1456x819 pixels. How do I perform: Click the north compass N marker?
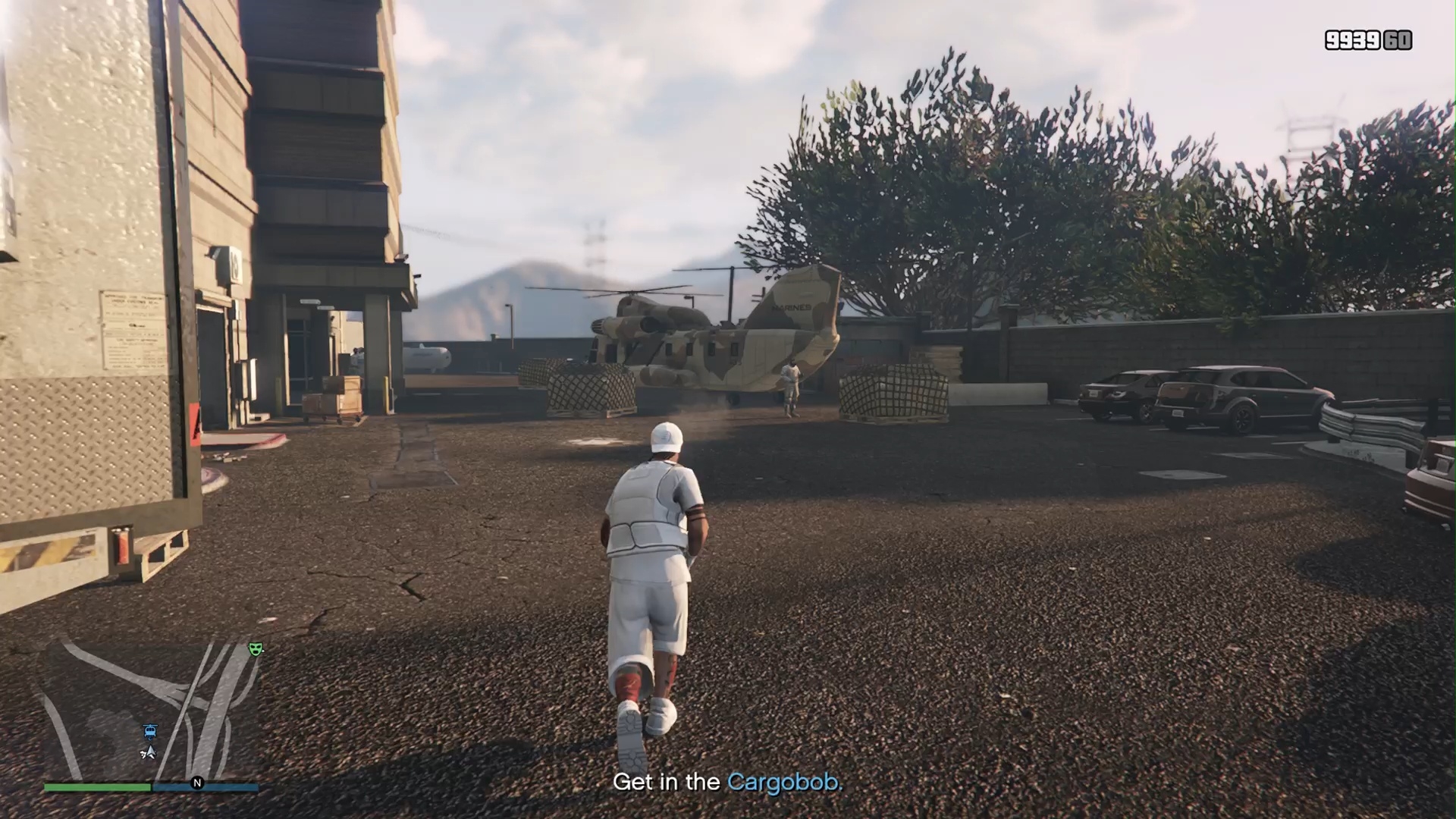[x=197, y=783]
